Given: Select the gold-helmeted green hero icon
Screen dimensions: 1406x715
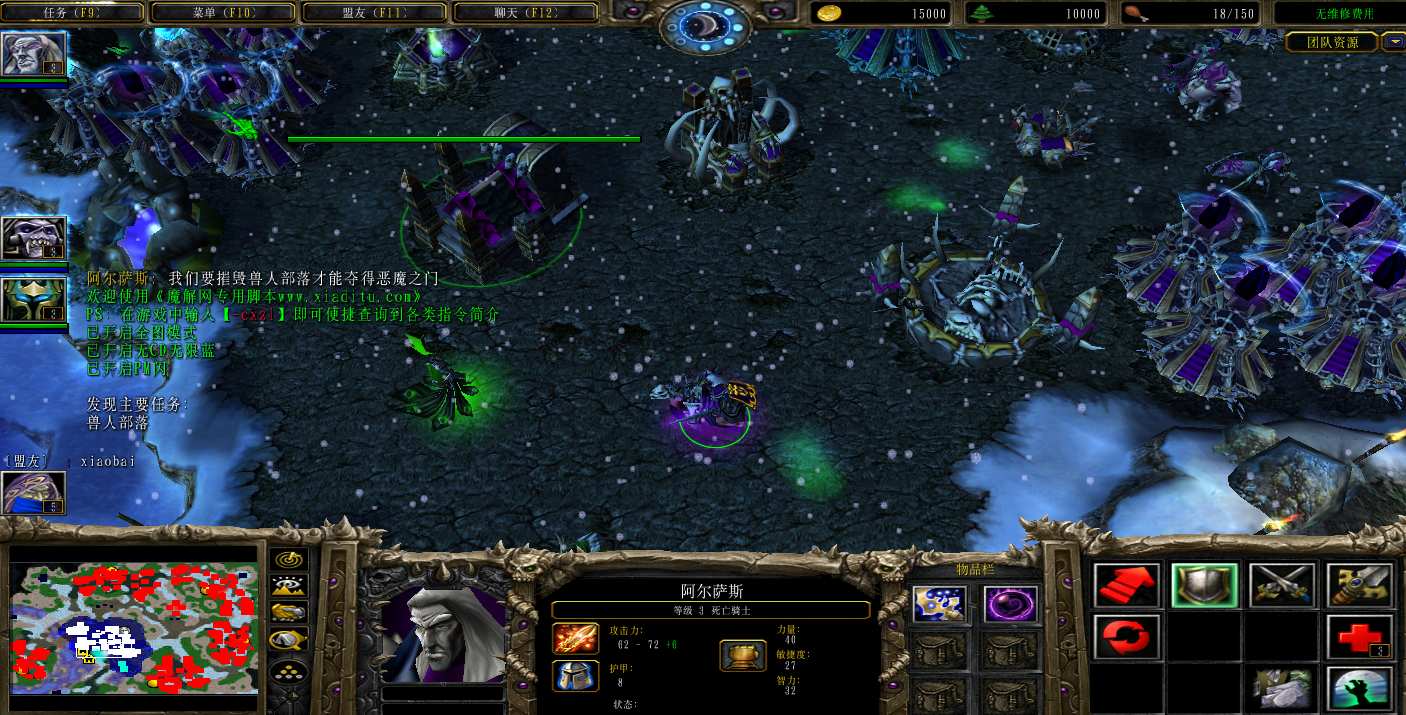Looking at the screenshot, I should [x=33, y=299].
